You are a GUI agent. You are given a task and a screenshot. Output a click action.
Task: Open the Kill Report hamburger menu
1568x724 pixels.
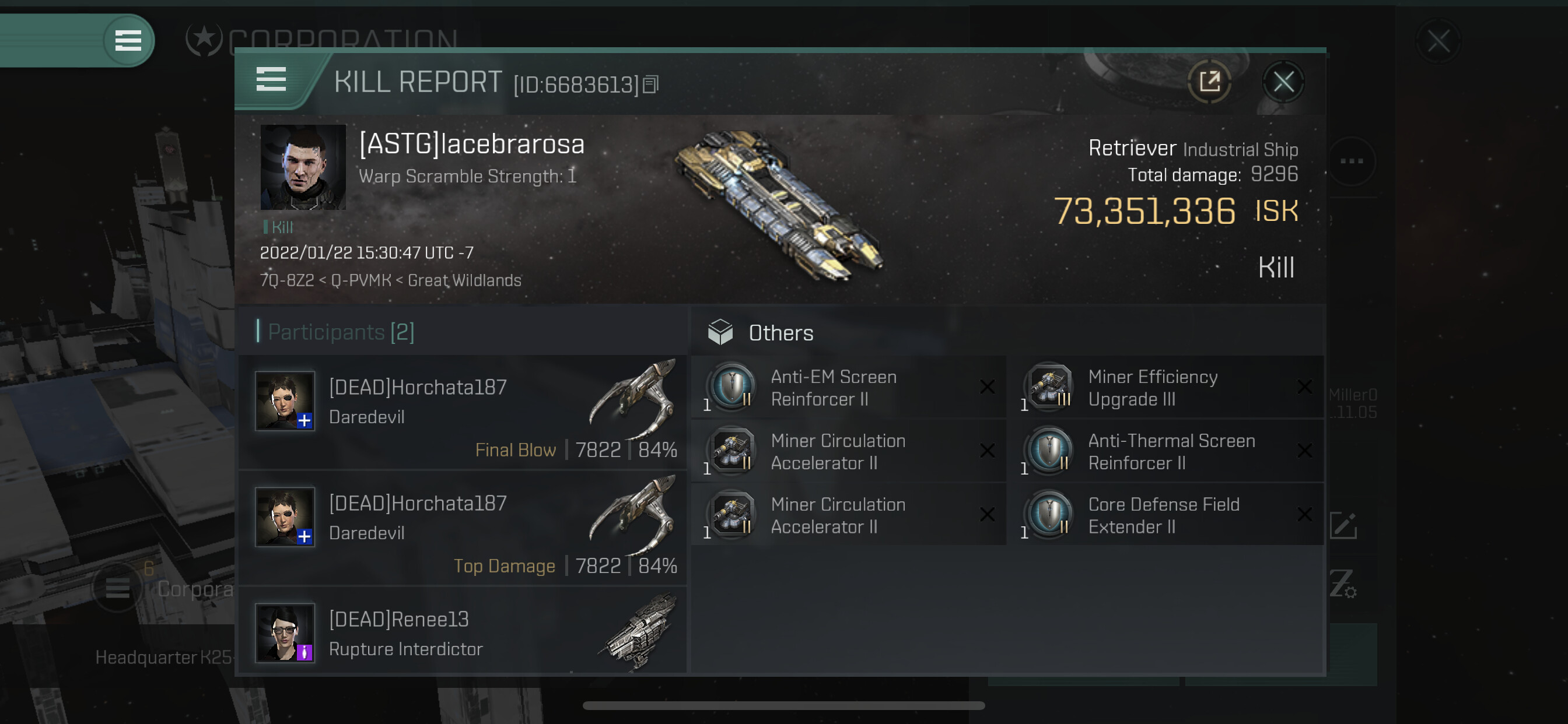point(271,80)
